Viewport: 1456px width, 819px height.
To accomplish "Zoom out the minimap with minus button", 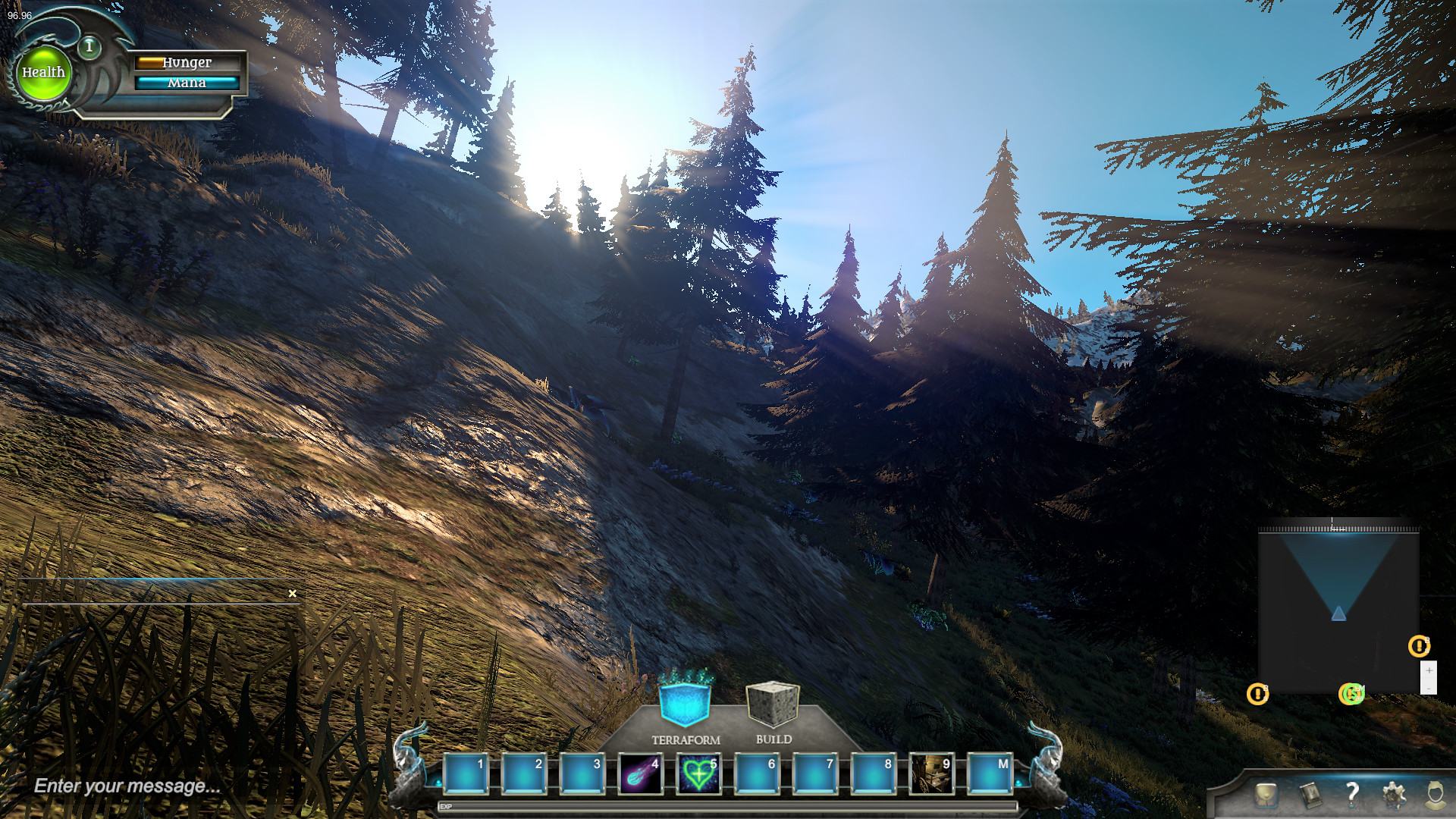I will click(x=1429, y=687).
